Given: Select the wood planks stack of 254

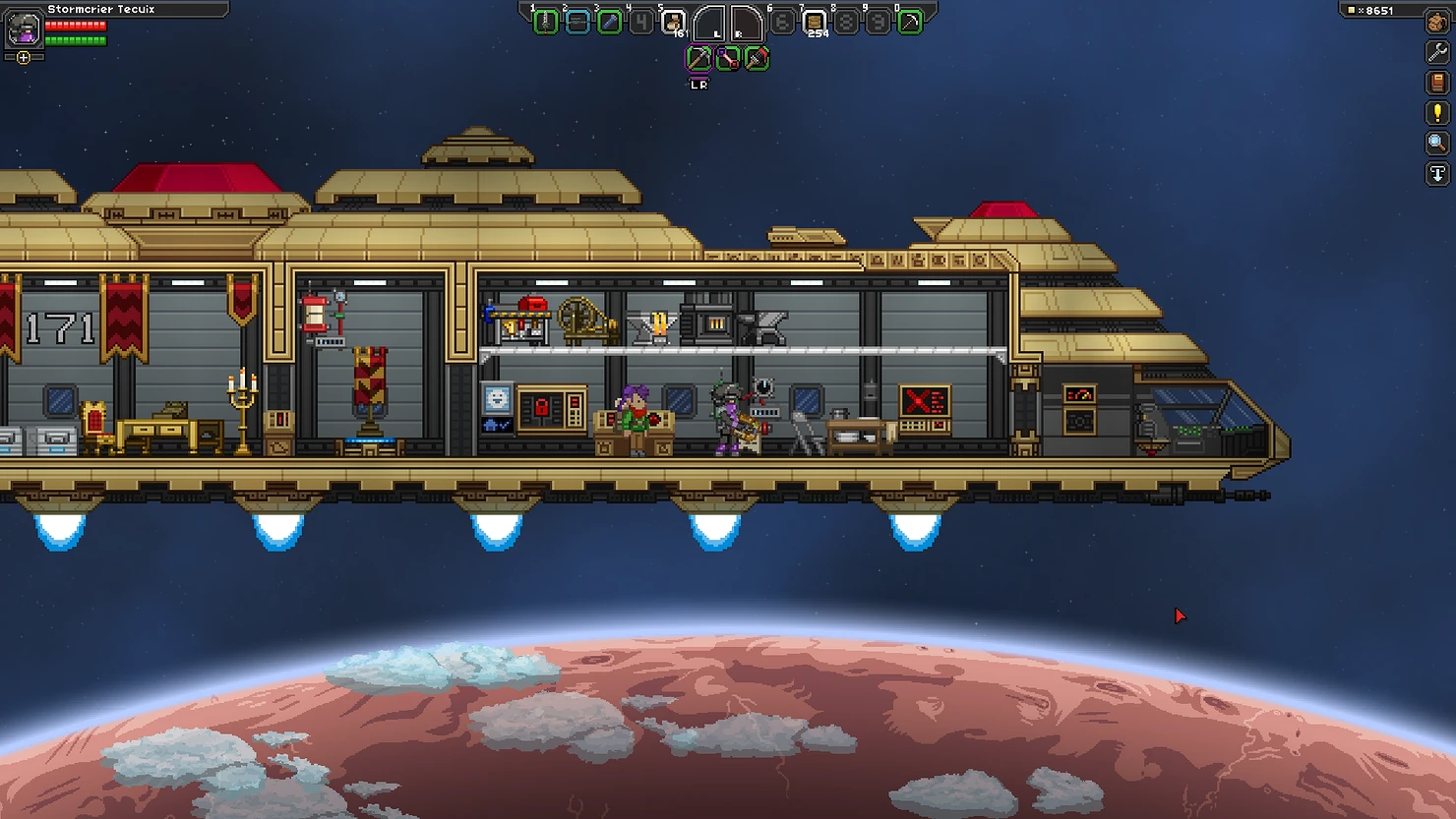Looking at the screenshot, I should pyautogui.click(x=815, y=22).
